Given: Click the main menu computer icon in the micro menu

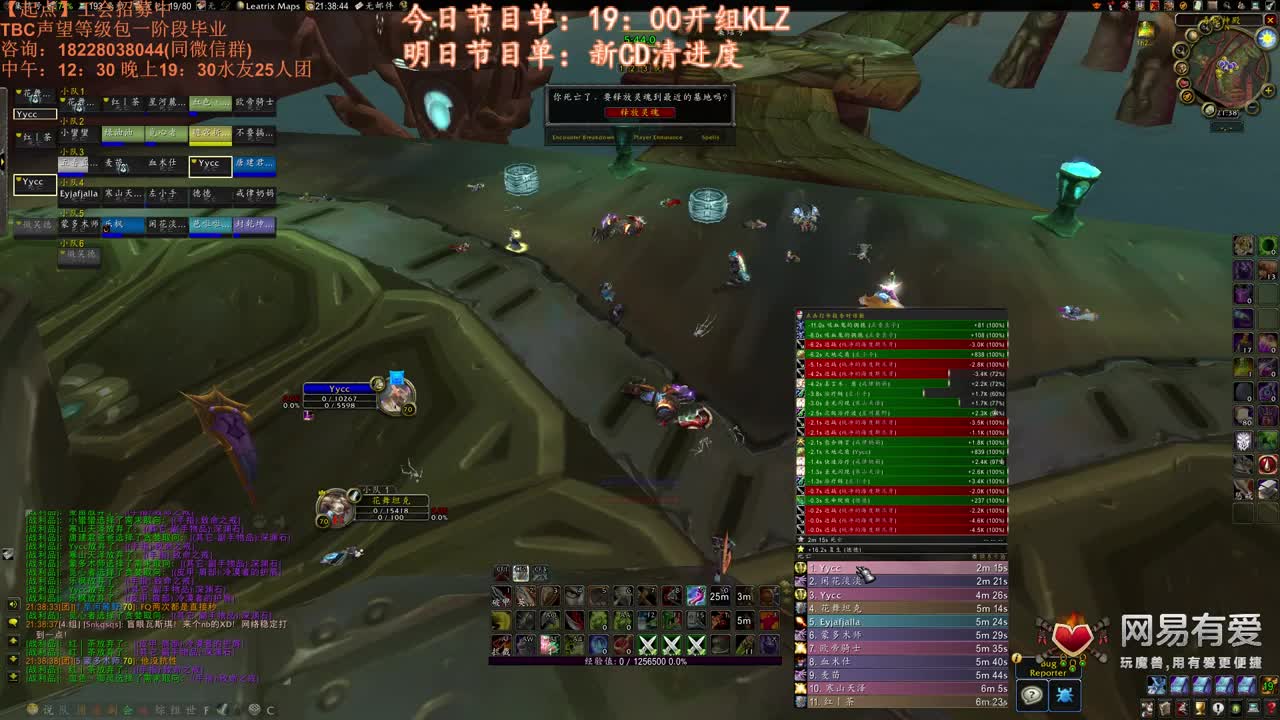Looking at the screenshot, I should [x=1252, y=708].
